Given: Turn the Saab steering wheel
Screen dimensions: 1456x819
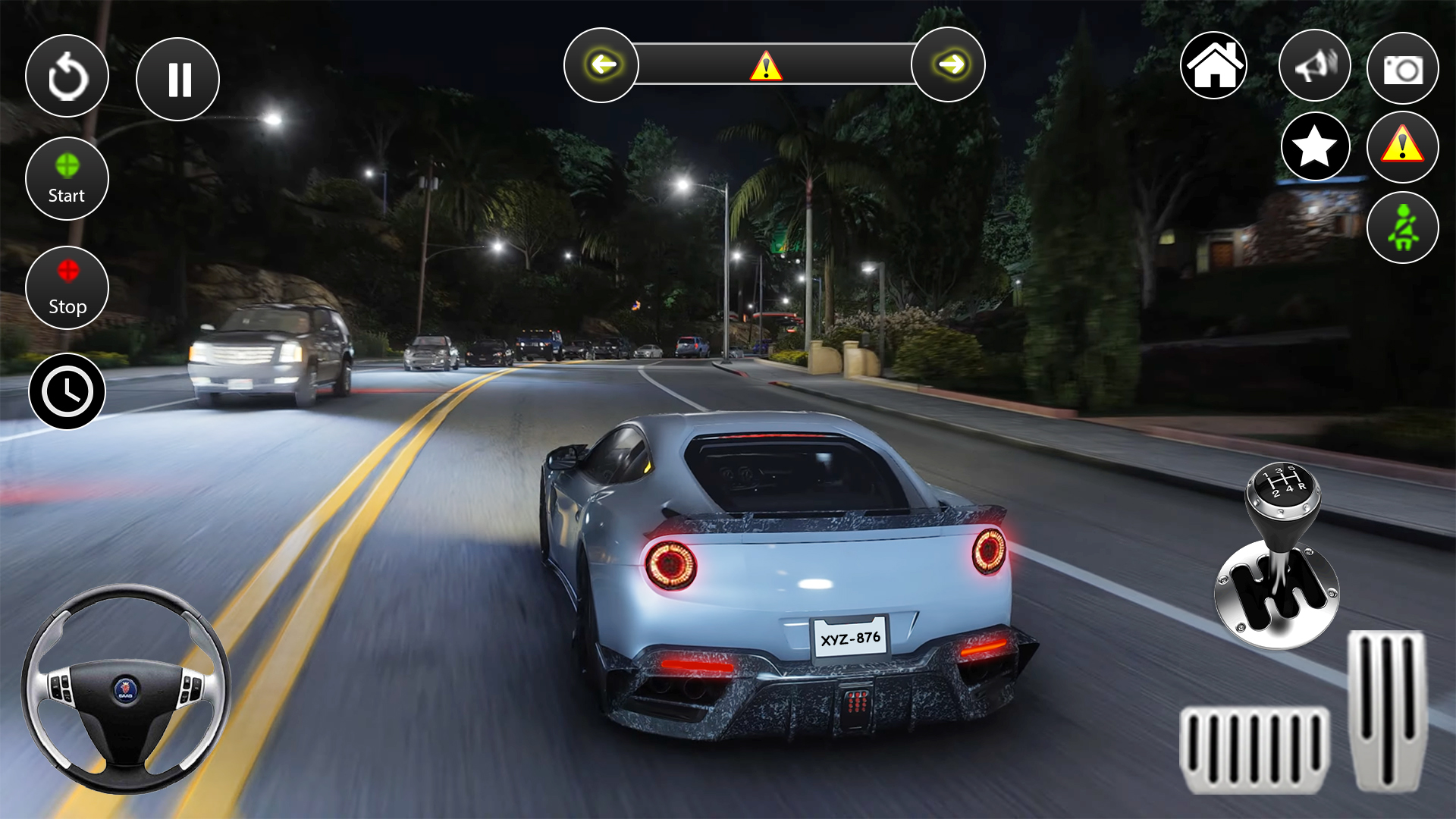Looking at the screenshot, I should [126, 692].
